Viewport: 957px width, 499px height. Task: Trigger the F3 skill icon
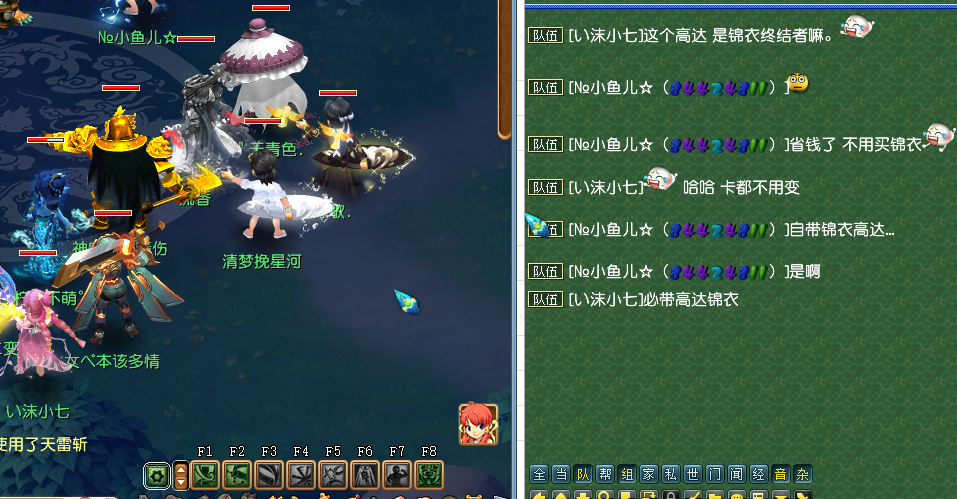click(x=269, y=475)
